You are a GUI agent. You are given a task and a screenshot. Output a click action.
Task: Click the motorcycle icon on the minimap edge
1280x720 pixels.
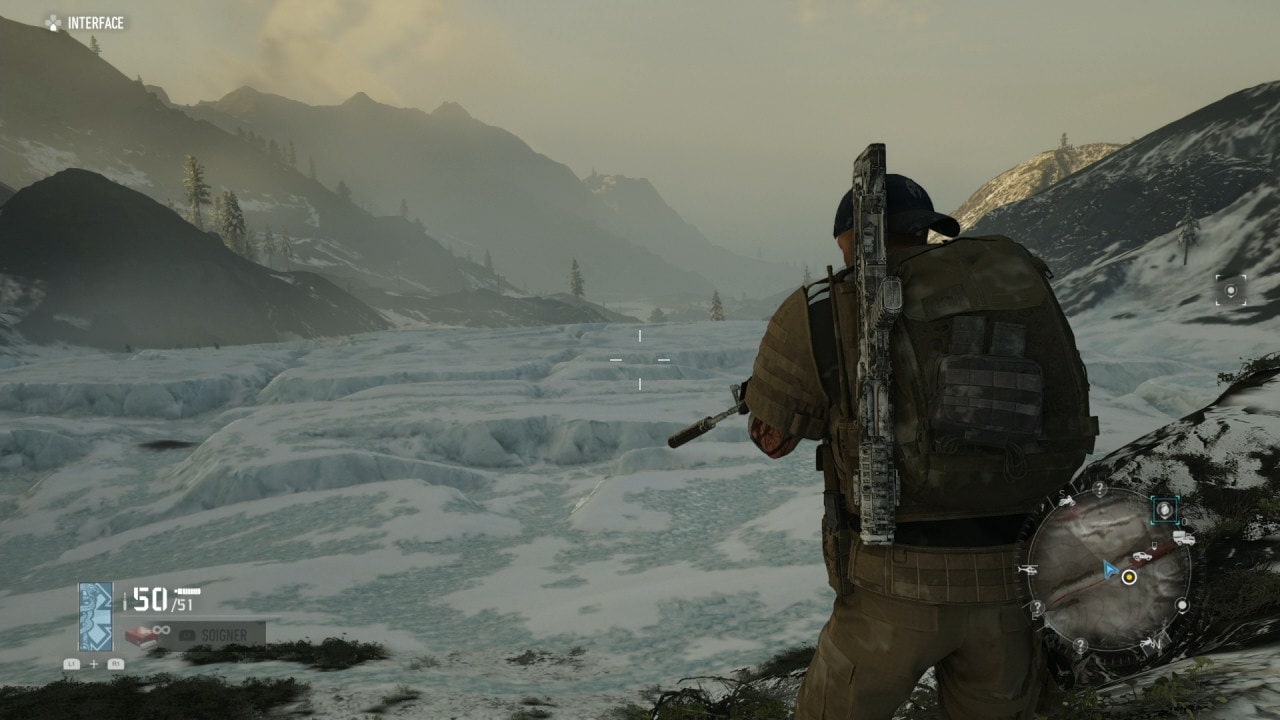tap(1068, 500)
